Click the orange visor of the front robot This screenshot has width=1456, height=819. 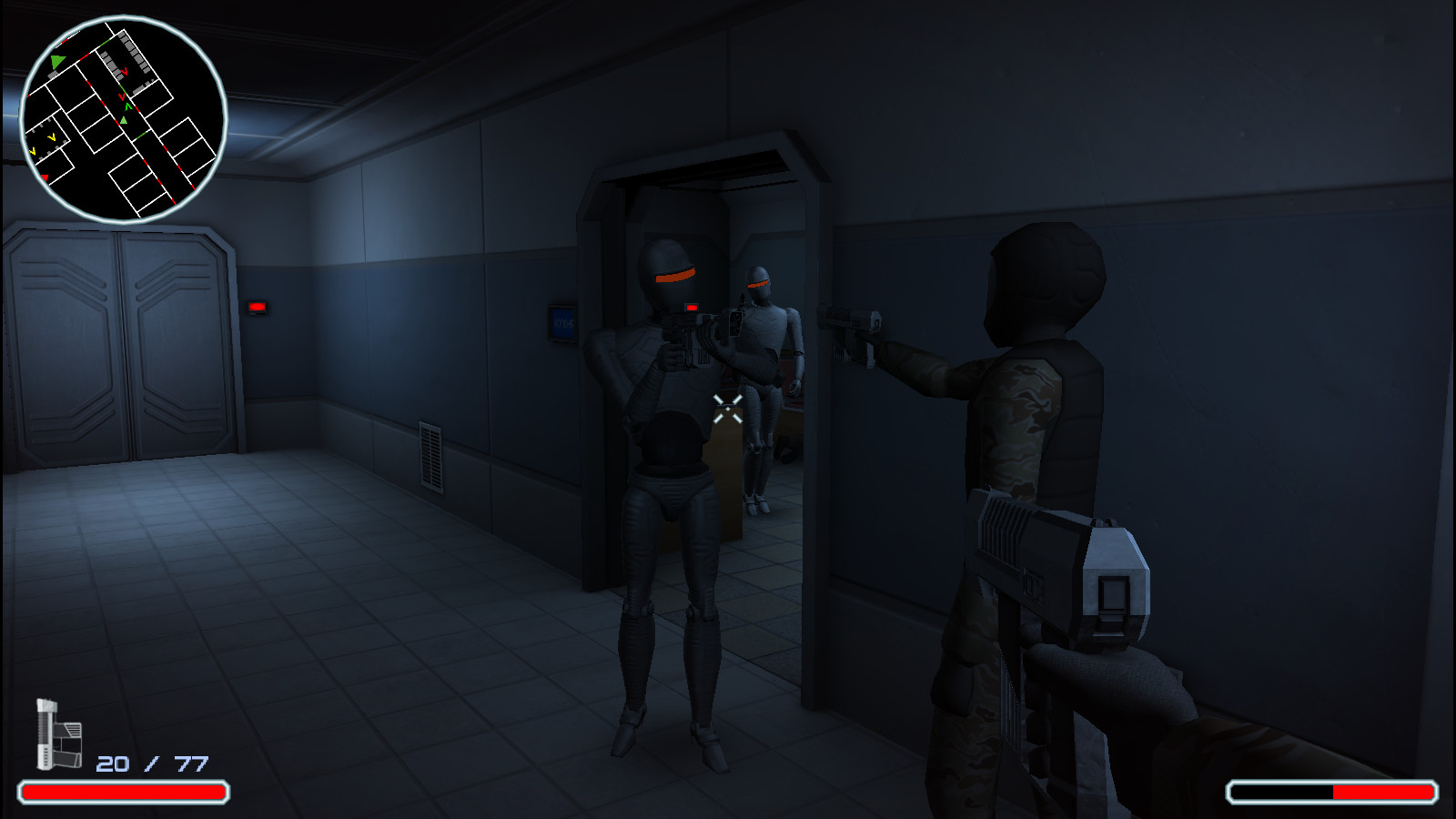(x=675, y=274)
